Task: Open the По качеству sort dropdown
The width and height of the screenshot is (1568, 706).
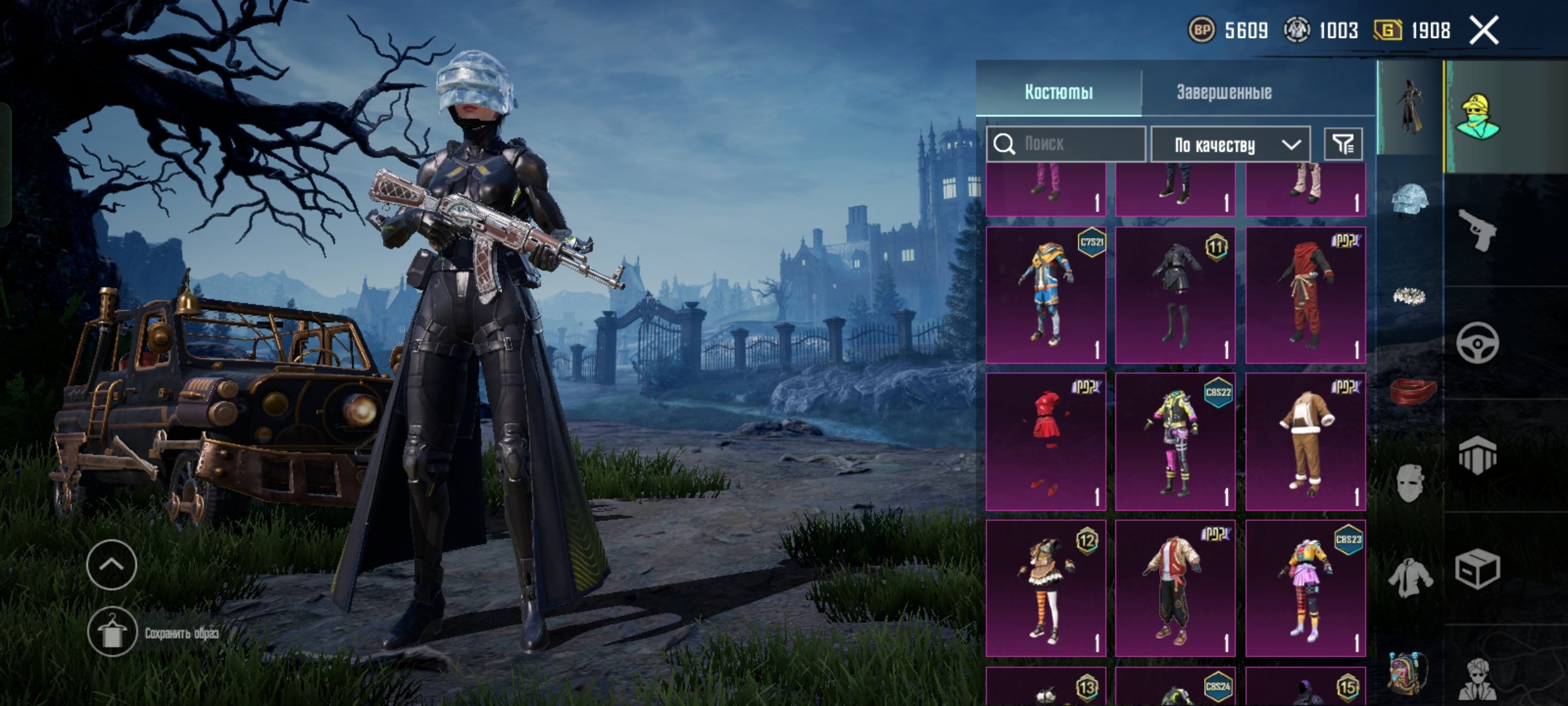Action: [x=1230, y=144]
